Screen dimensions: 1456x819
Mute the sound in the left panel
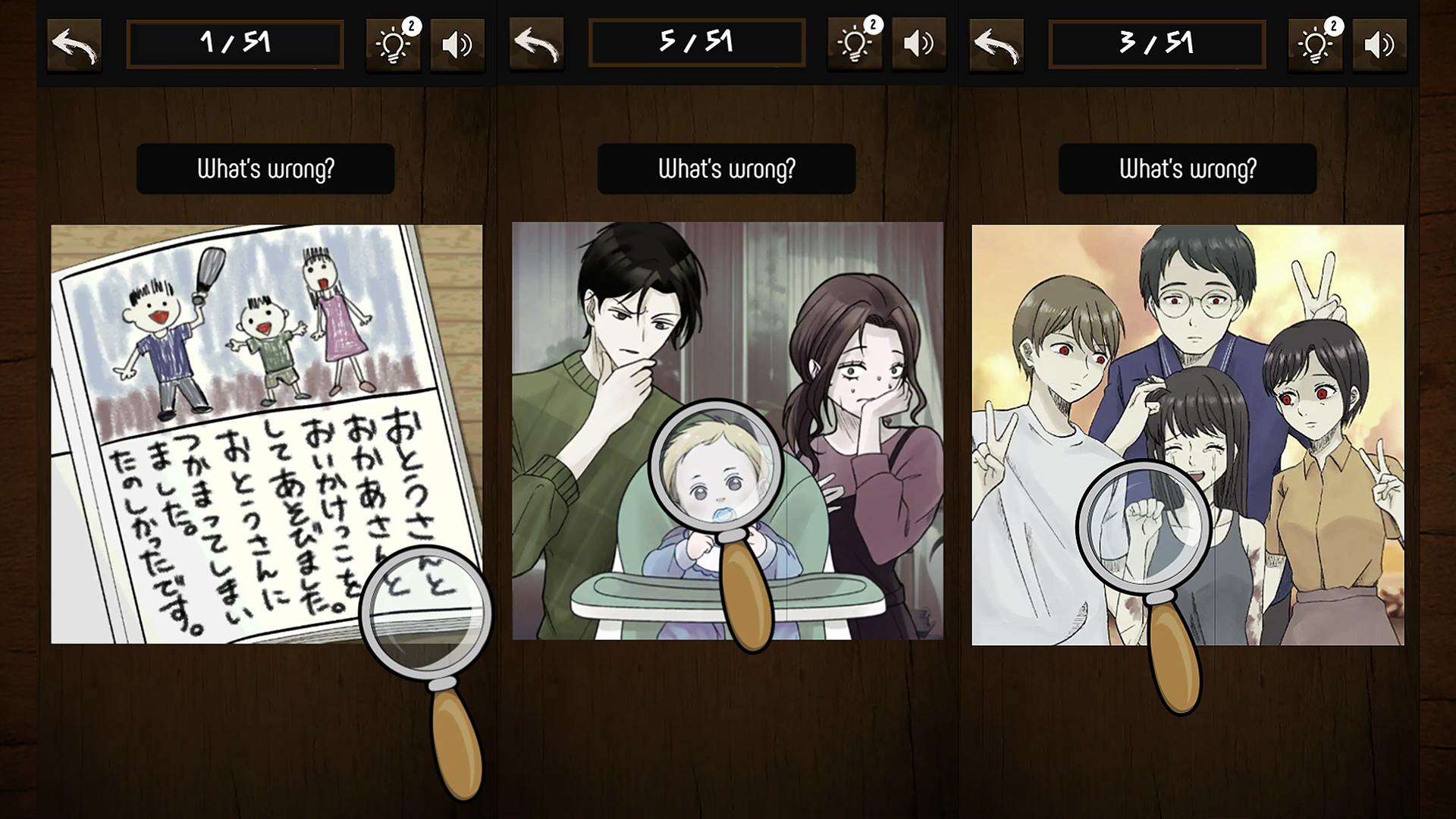coord(457,43)
